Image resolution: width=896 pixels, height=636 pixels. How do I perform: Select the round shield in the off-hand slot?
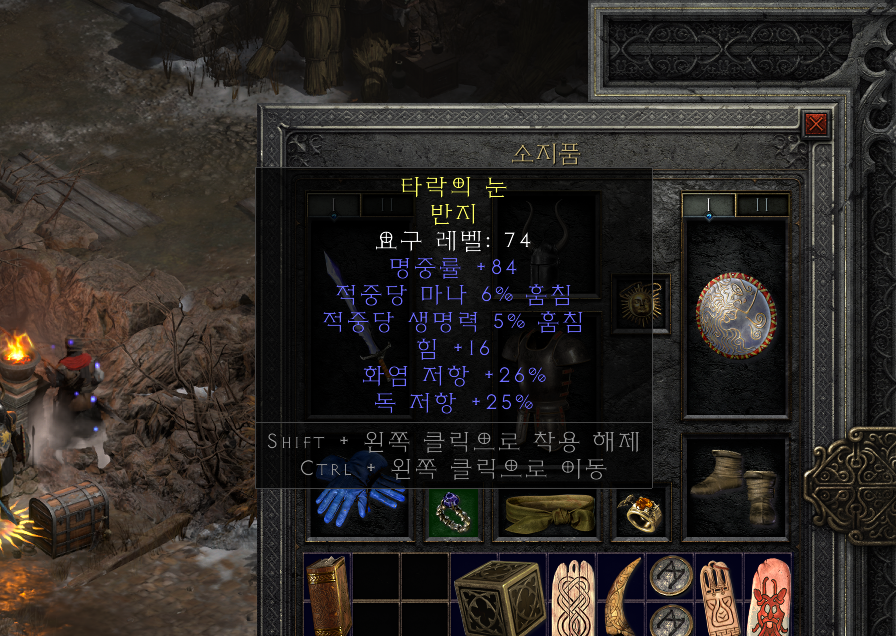pyautogui.click(x=736, y=314)
